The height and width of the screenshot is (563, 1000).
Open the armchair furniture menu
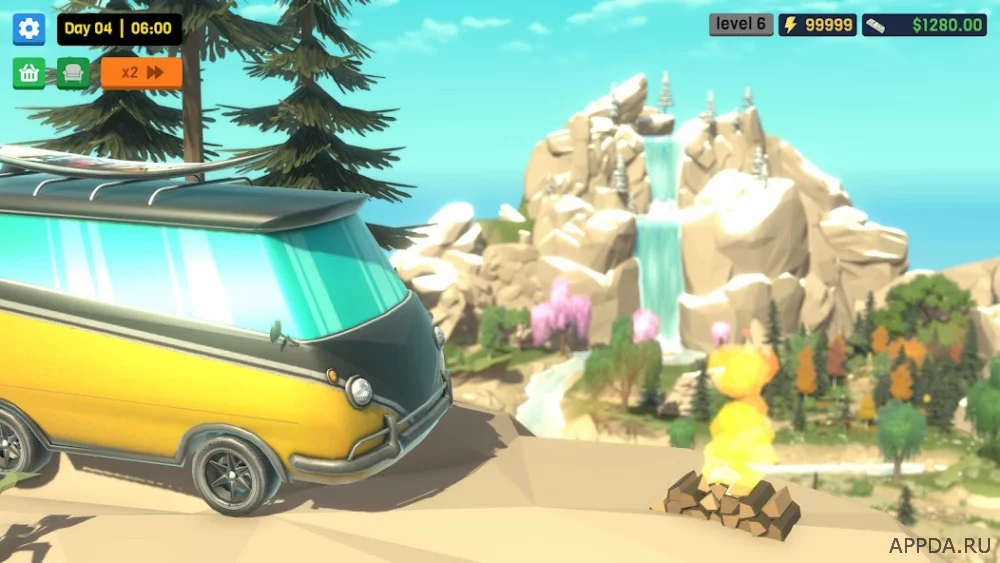pos(73,73)
